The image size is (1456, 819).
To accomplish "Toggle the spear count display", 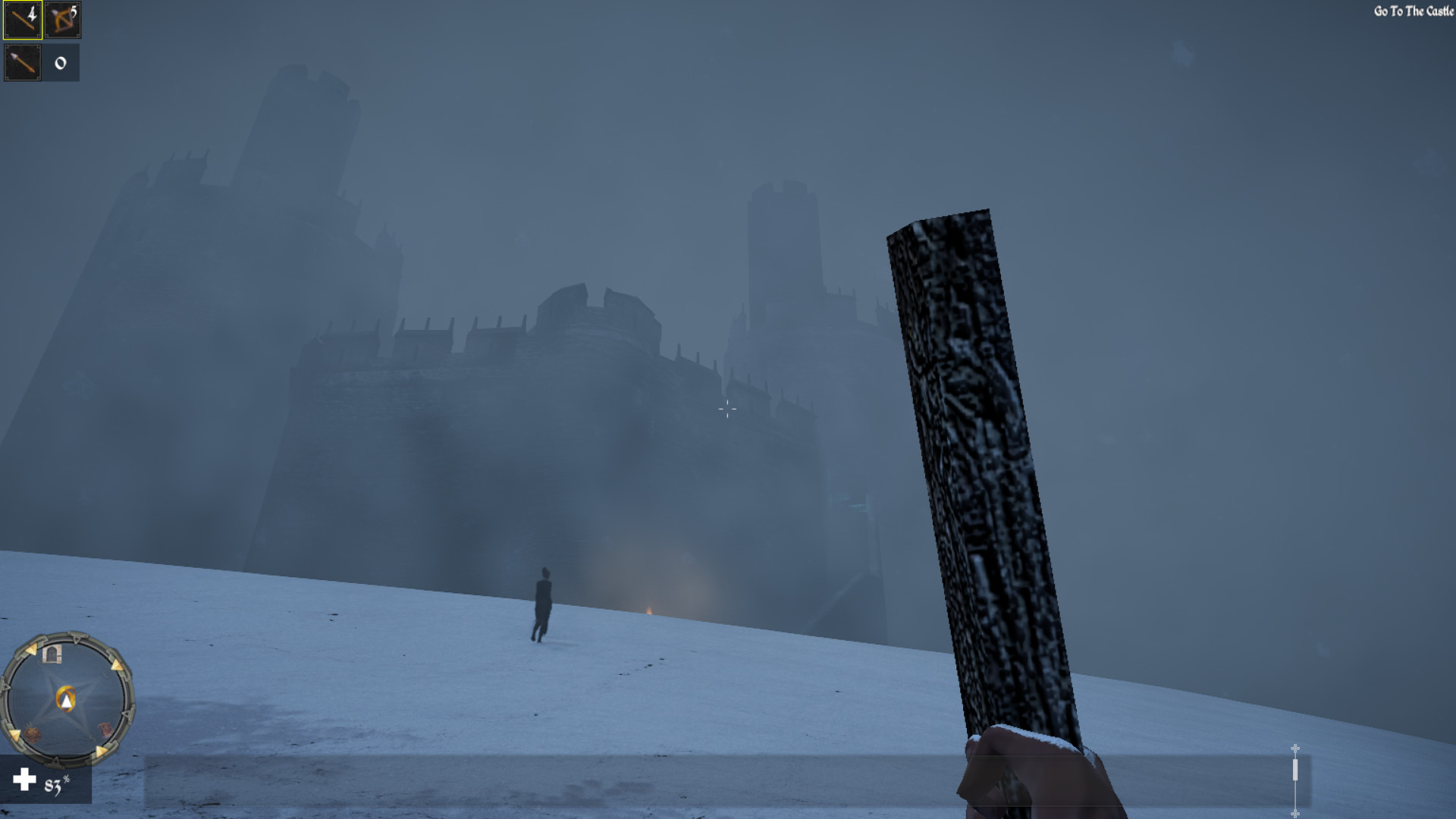I will (x=60, y=64).
